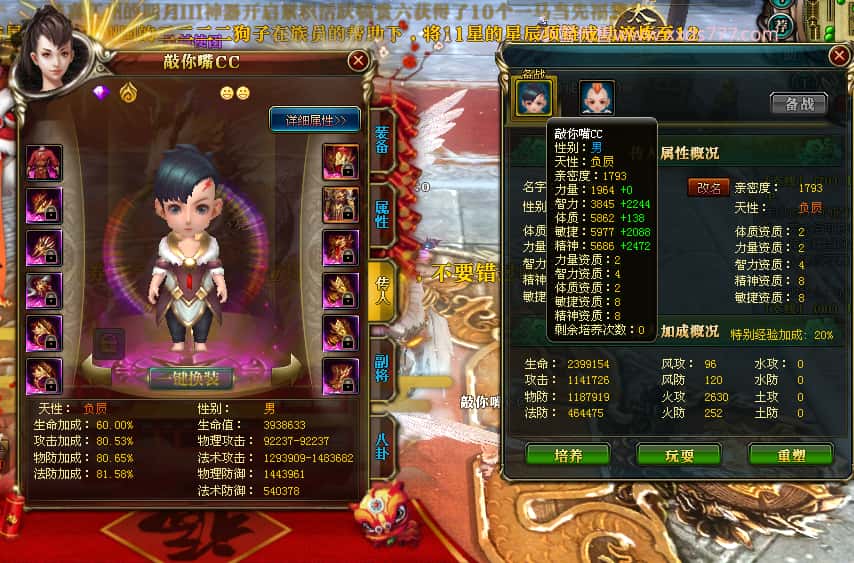
Task: Choose the 培养 train button
Action: 567,455
